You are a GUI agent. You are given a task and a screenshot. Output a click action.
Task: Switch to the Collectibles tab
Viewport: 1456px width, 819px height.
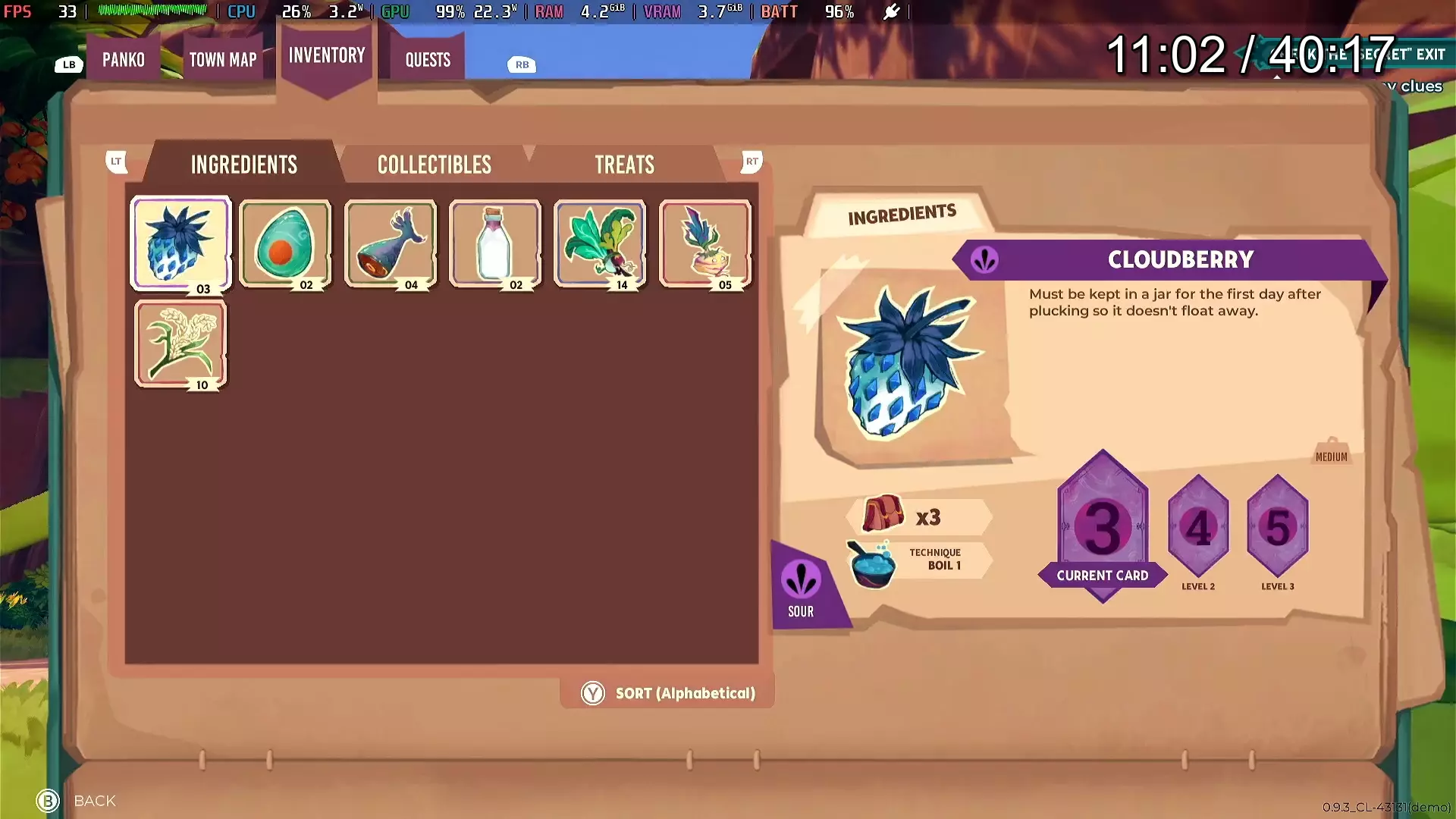434,164
